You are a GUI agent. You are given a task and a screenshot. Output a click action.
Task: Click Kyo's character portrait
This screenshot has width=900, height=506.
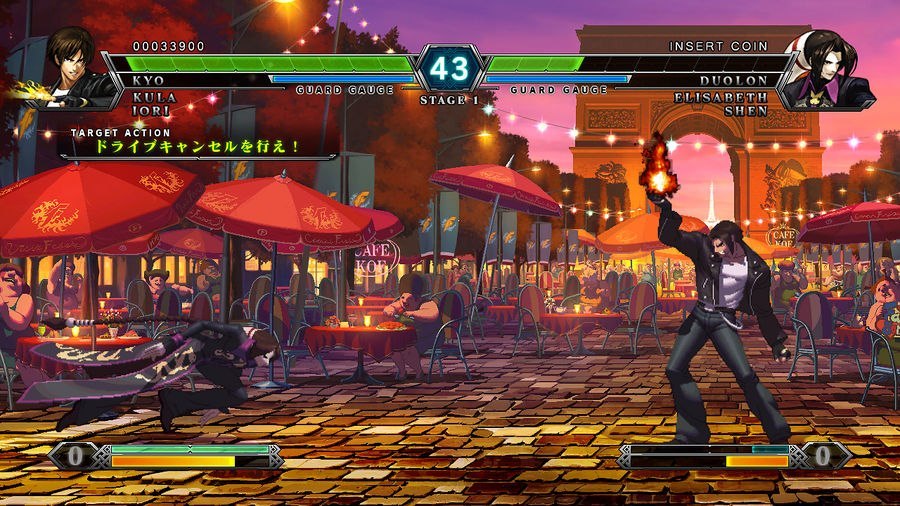(x=73, y=67)
